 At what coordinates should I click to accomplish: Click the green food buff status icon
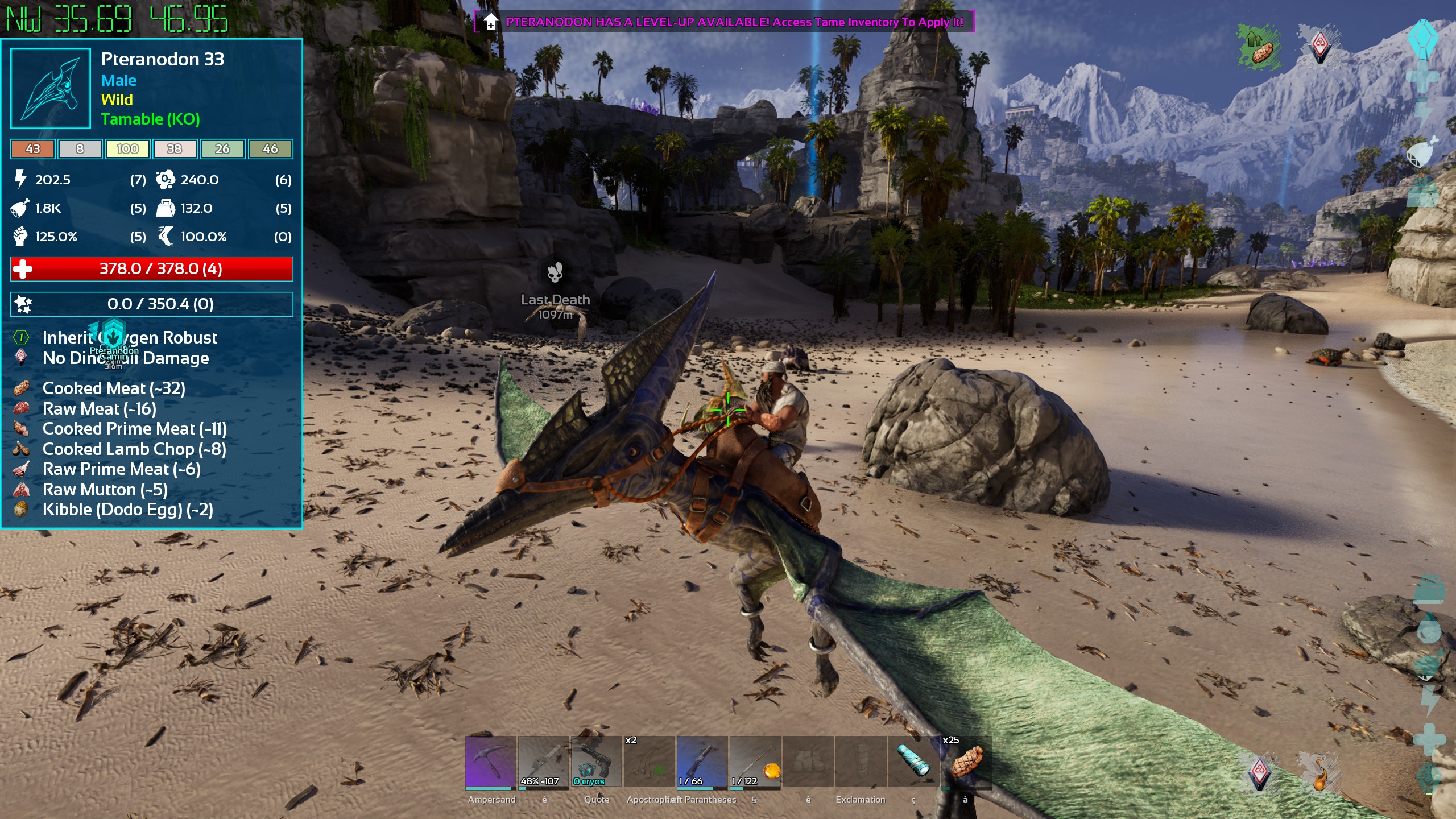[1259, 47]
